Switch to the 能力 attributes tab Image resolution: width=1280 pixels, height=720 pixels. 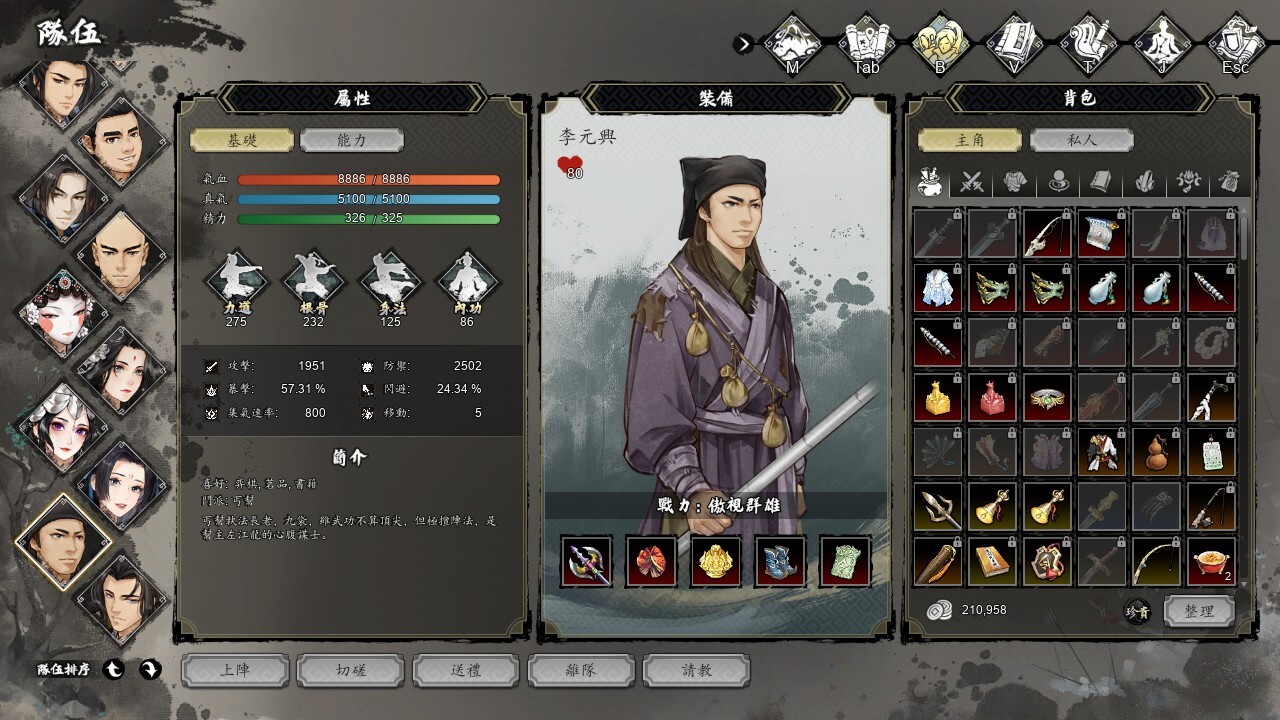[x=352, y=141]
